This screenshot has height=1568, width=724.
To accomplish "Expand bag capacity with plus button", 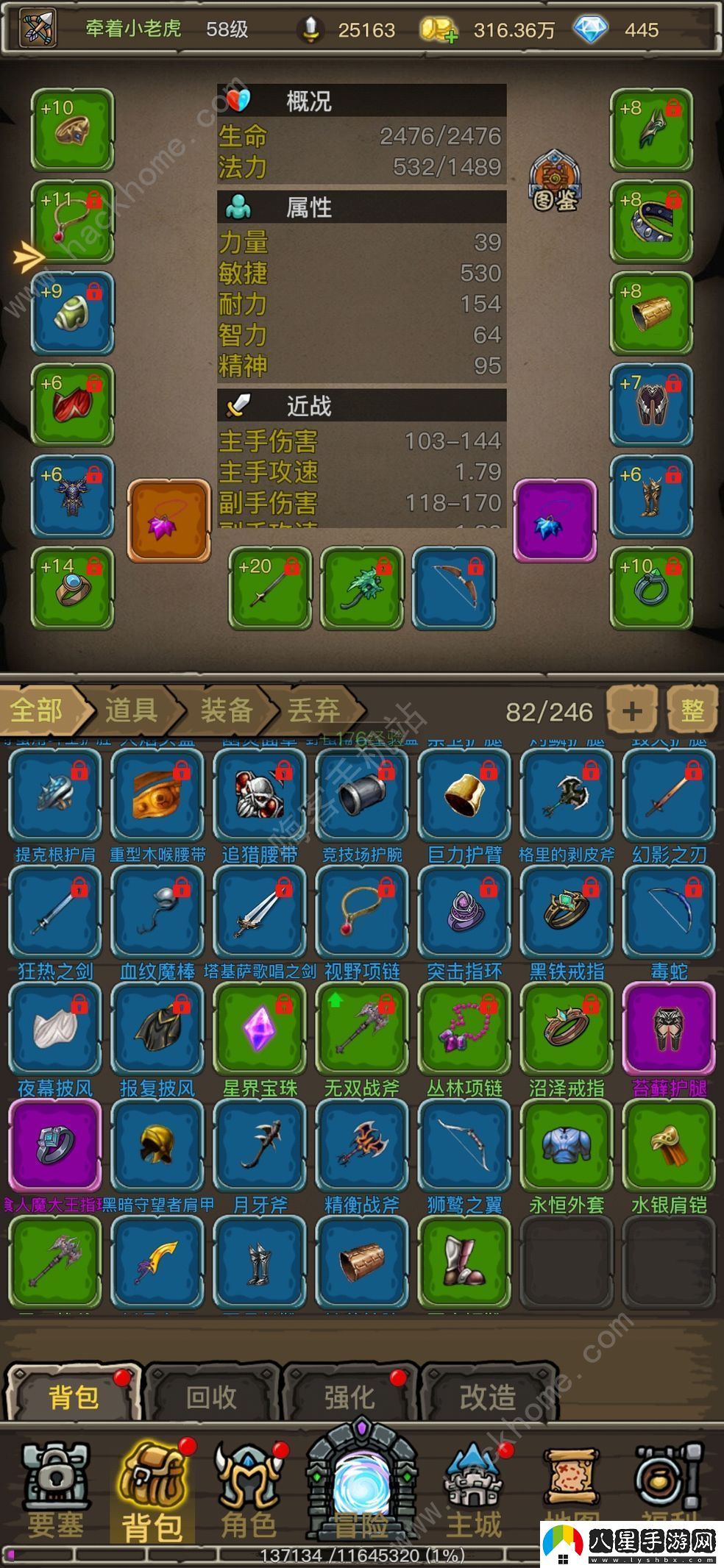I will pyautogui.click(x=631, y=710).
